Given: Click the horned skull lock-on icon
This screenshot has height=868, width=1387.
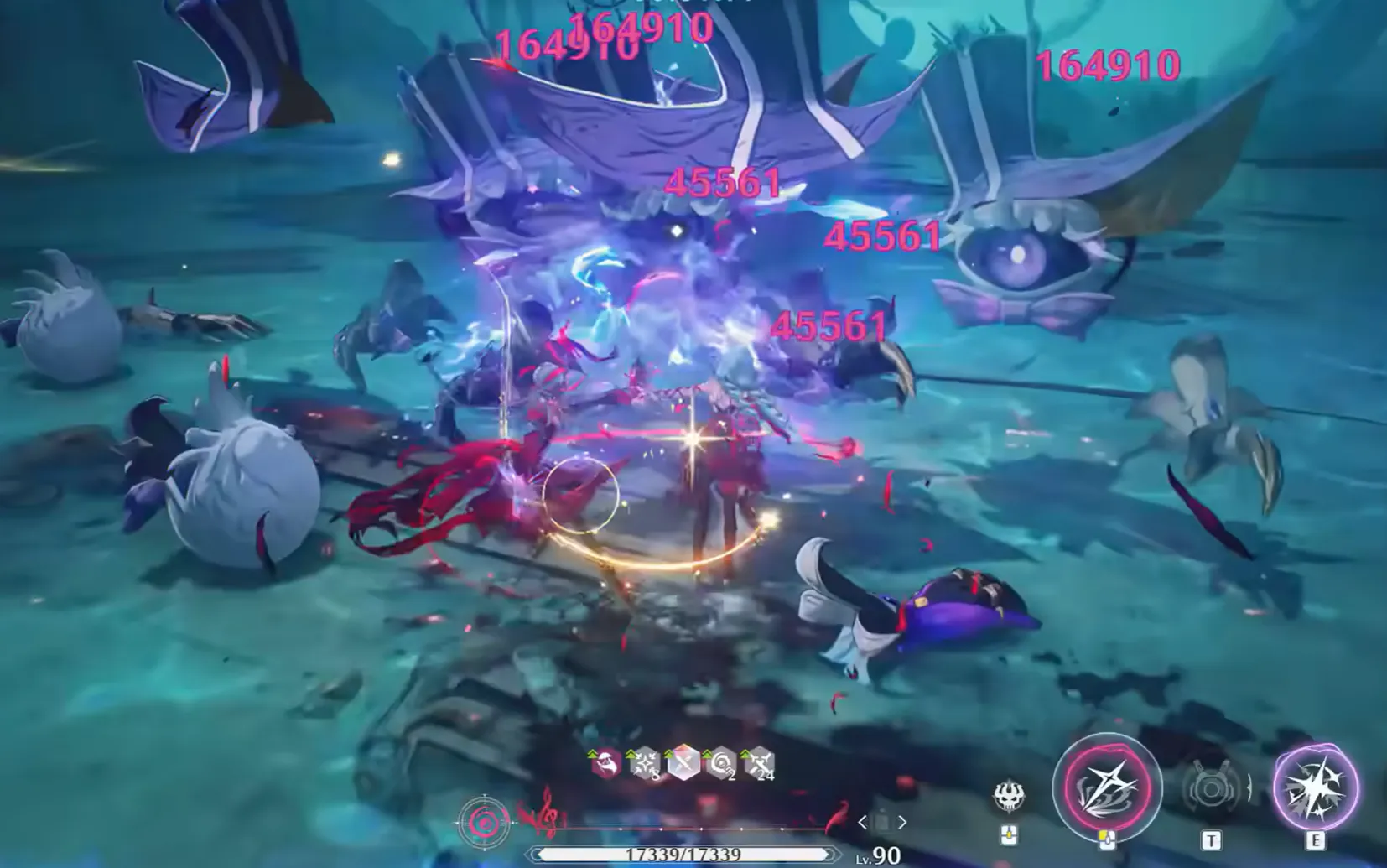Looking at the screenshot, I should tap(1009, 796).
